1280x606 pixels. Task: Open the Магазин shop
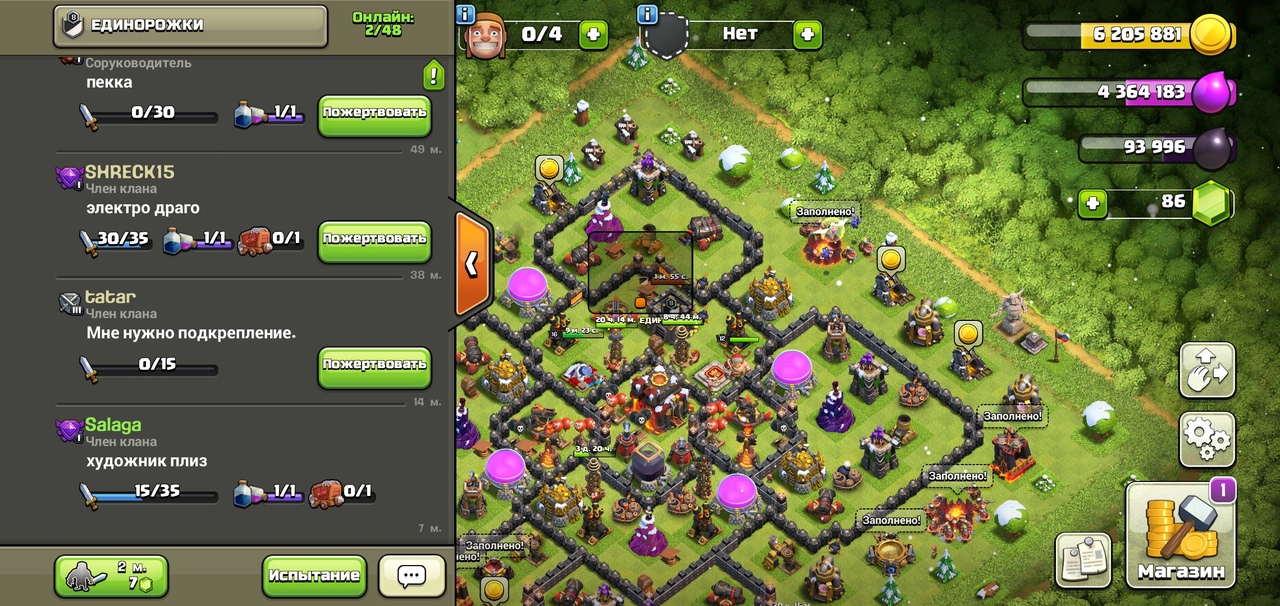pyautogui.click(x=1180, y=535)
